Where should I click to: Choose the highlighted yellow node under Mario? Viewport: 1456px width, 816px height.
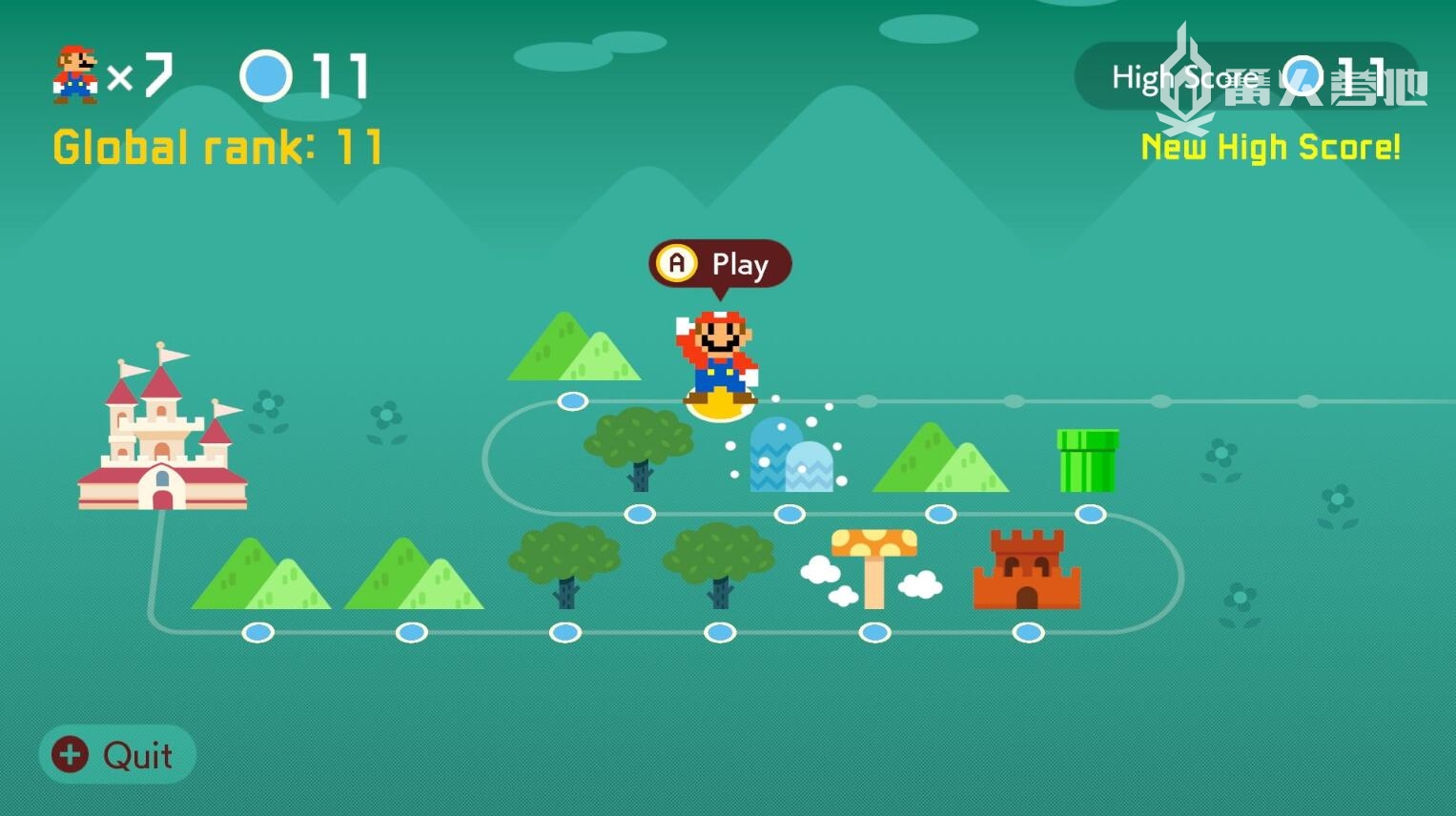coord(720,409)
